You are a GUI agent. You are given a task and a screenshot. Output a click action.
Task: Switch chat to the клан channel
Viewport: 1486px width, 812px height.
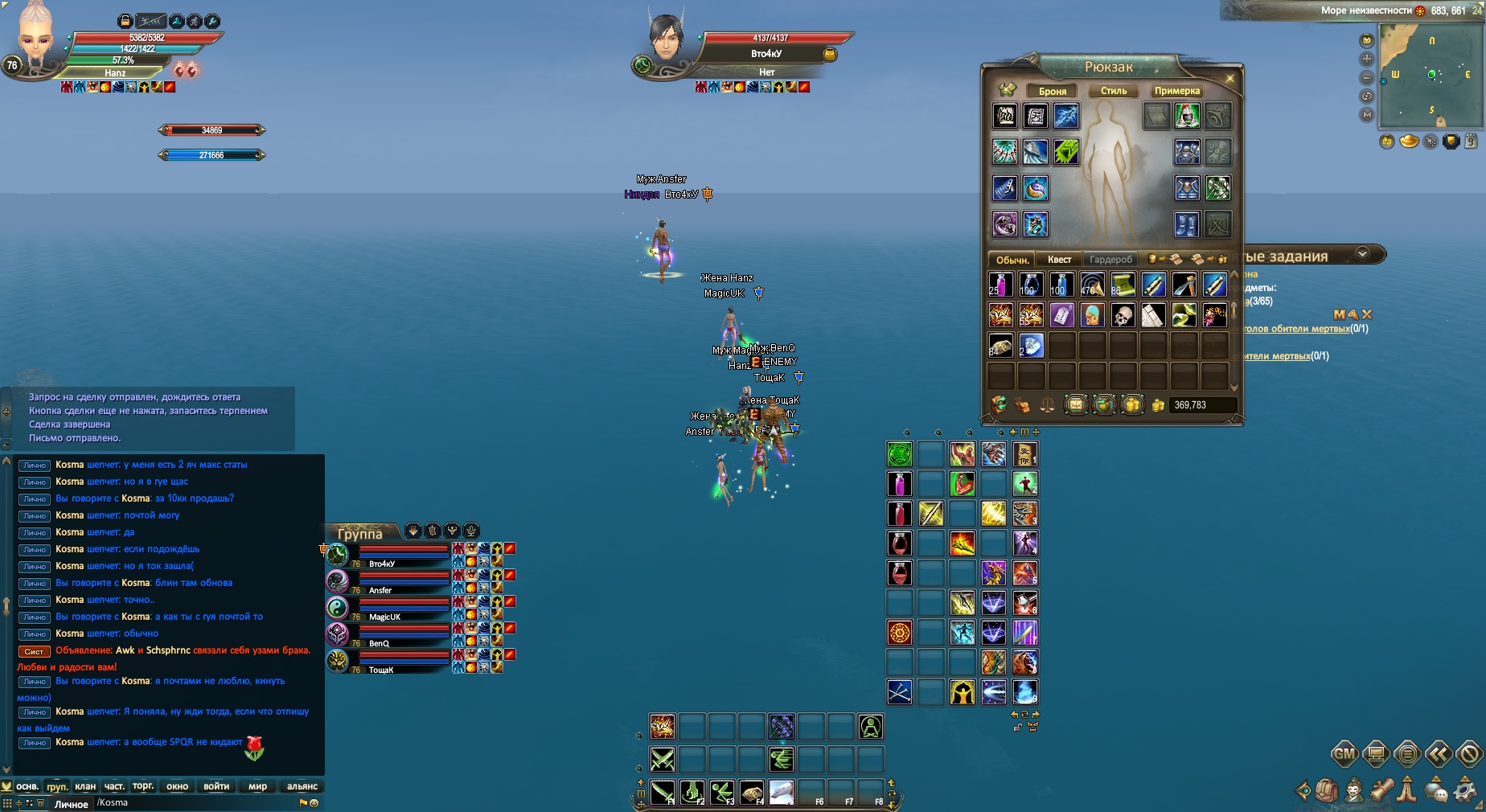point(85,786)
